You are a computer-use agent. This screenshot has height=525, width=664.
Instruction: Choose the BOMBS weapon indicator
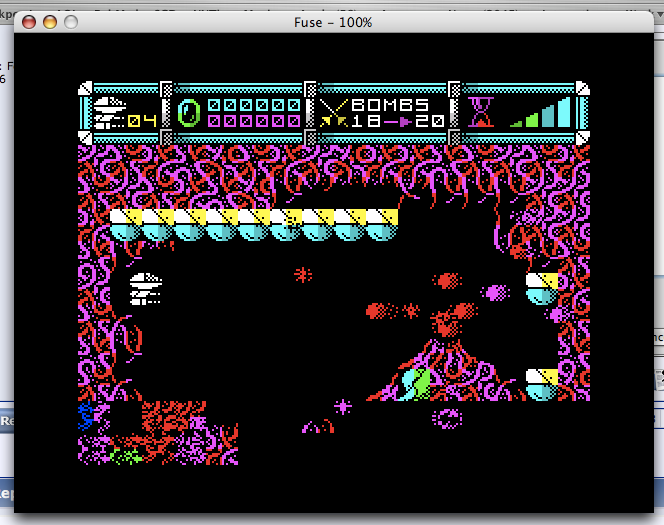pyautogui.click(x=390, y=105)
